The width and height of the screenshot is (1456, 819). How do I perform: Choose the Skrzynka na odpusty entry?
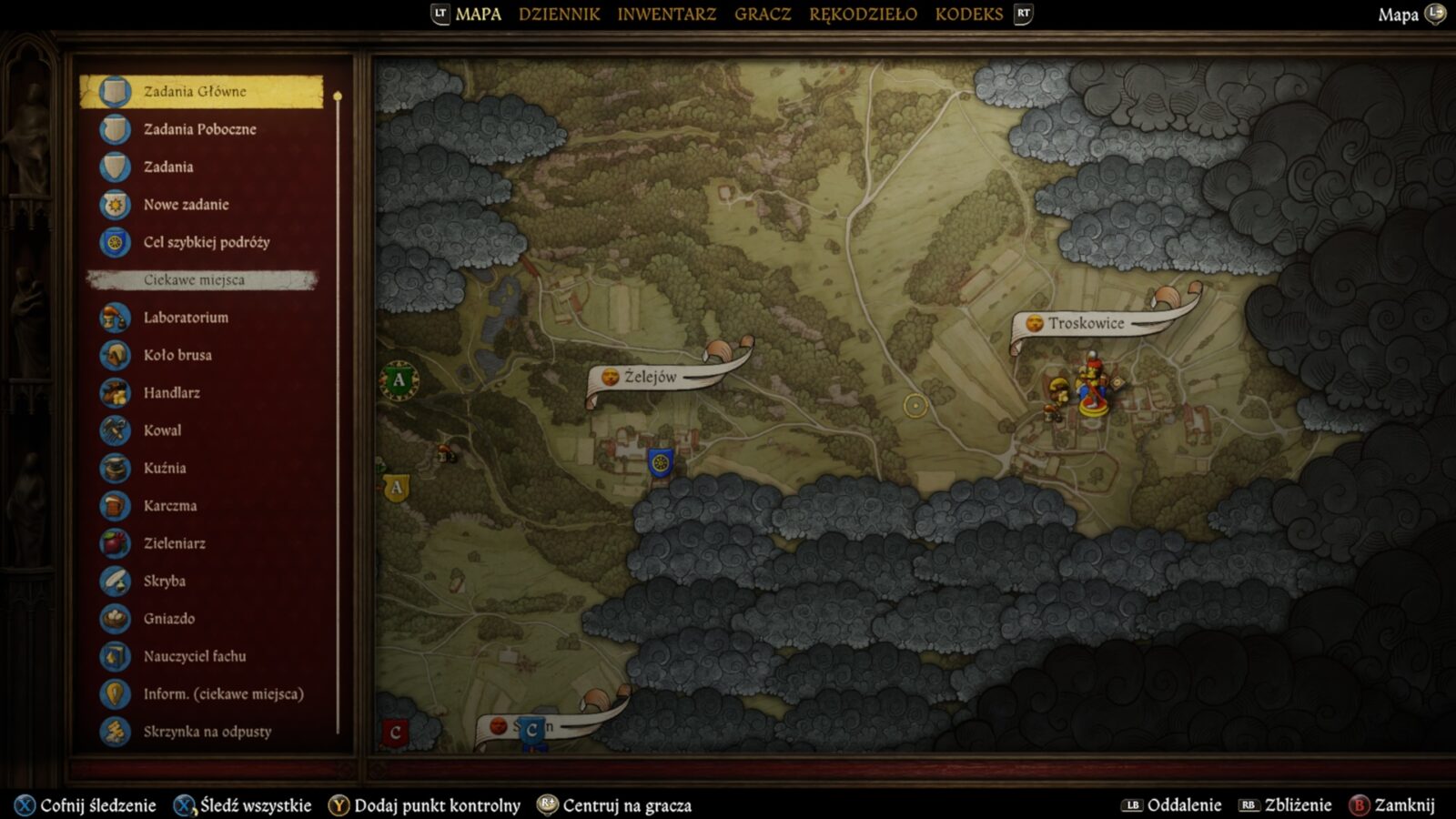[x=207, y=732]
